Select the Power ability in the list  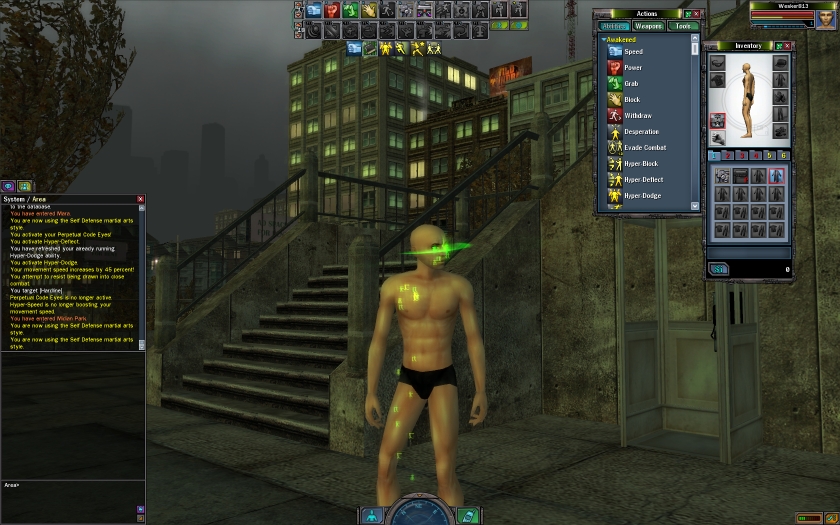coord(633,67)
